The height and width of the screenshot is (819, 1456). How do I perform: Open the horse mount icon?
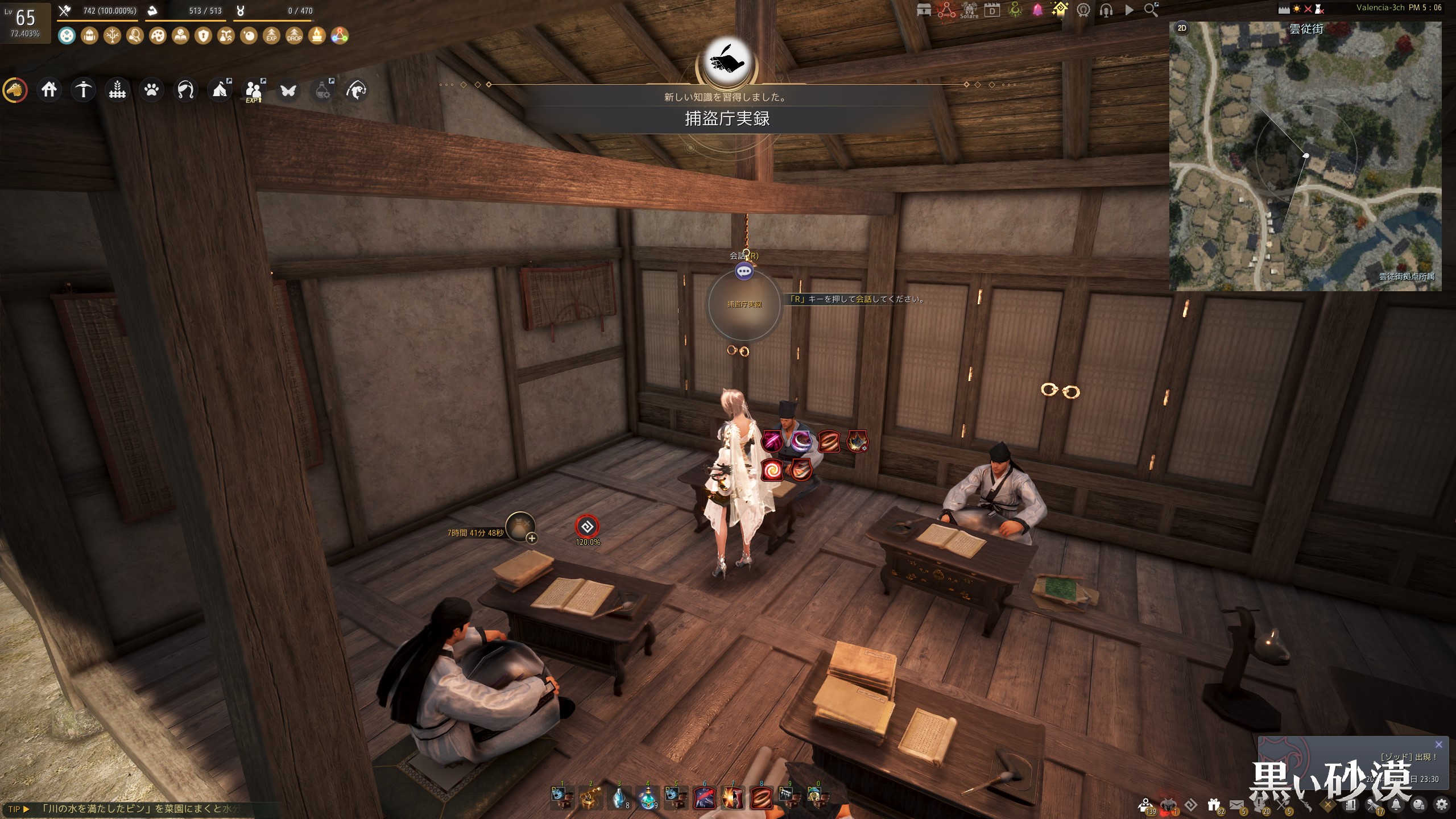tap(15, 90)
